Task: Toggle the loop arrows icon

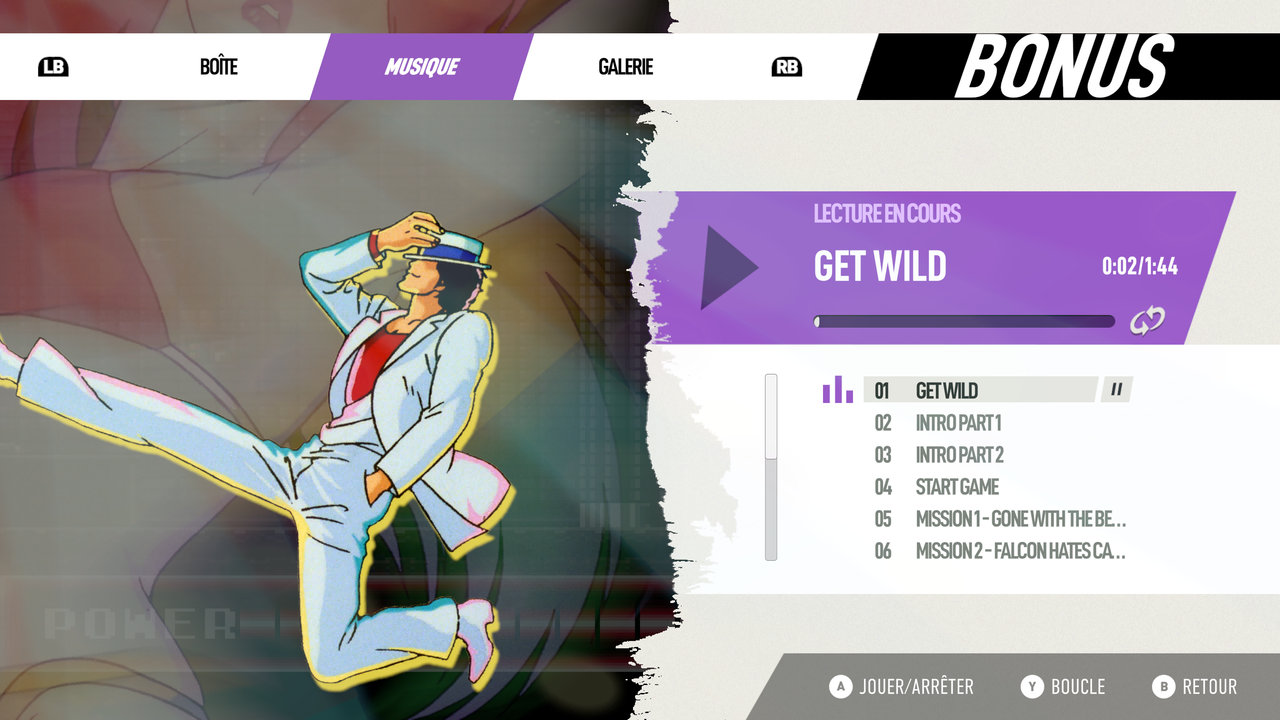Action: pyautogui.click(x=1147, y=321)
